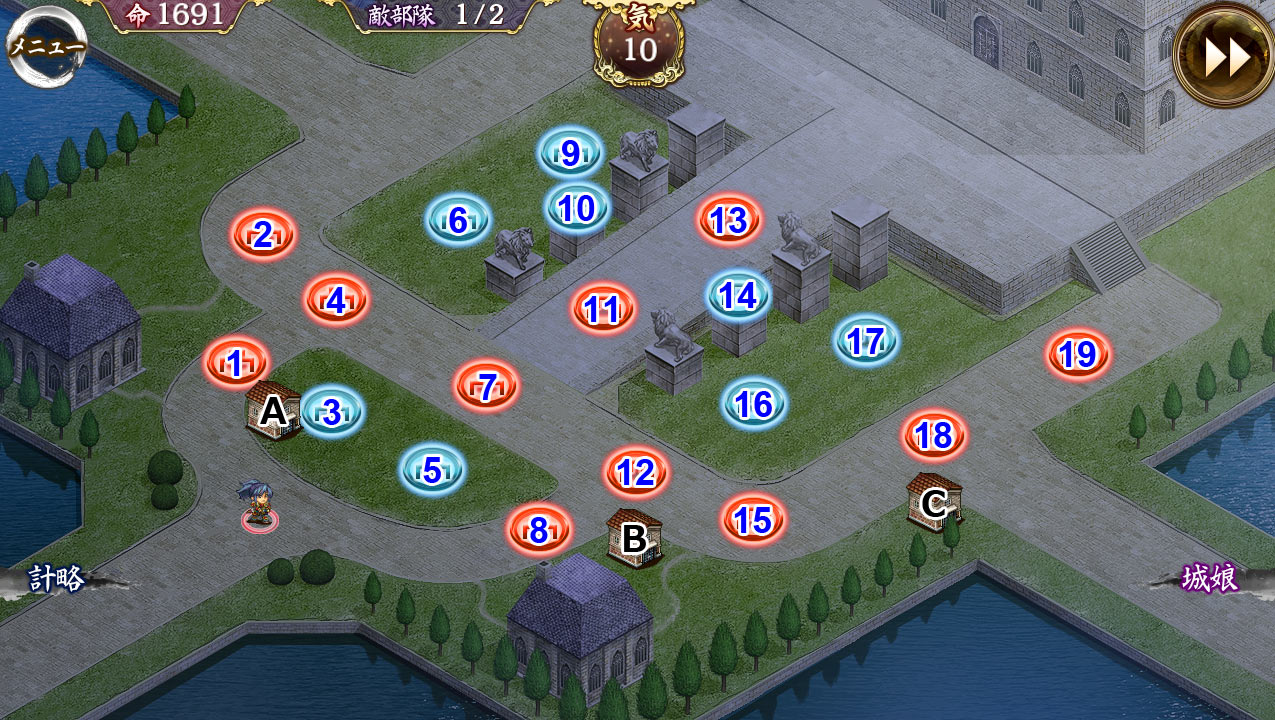Select red deployment slot 19
The image size is (1275, 720).
[1078, 354]
